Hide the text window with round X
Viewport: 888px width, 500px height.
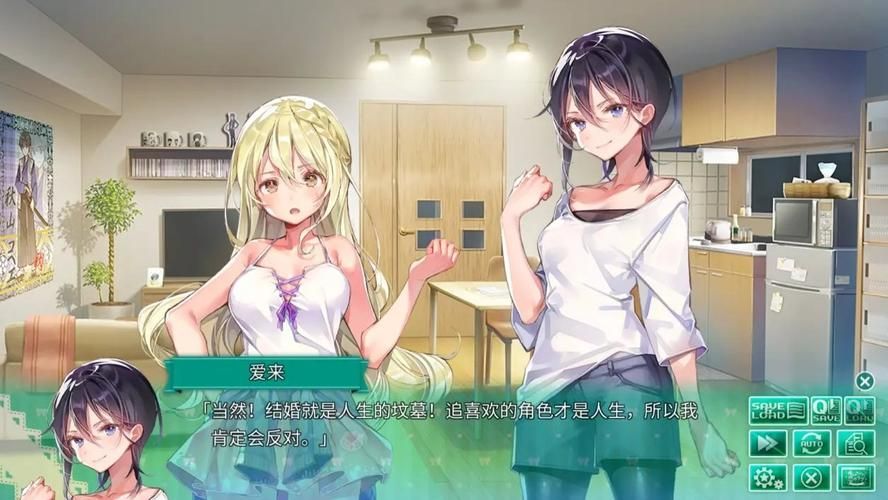pos(864,380)
